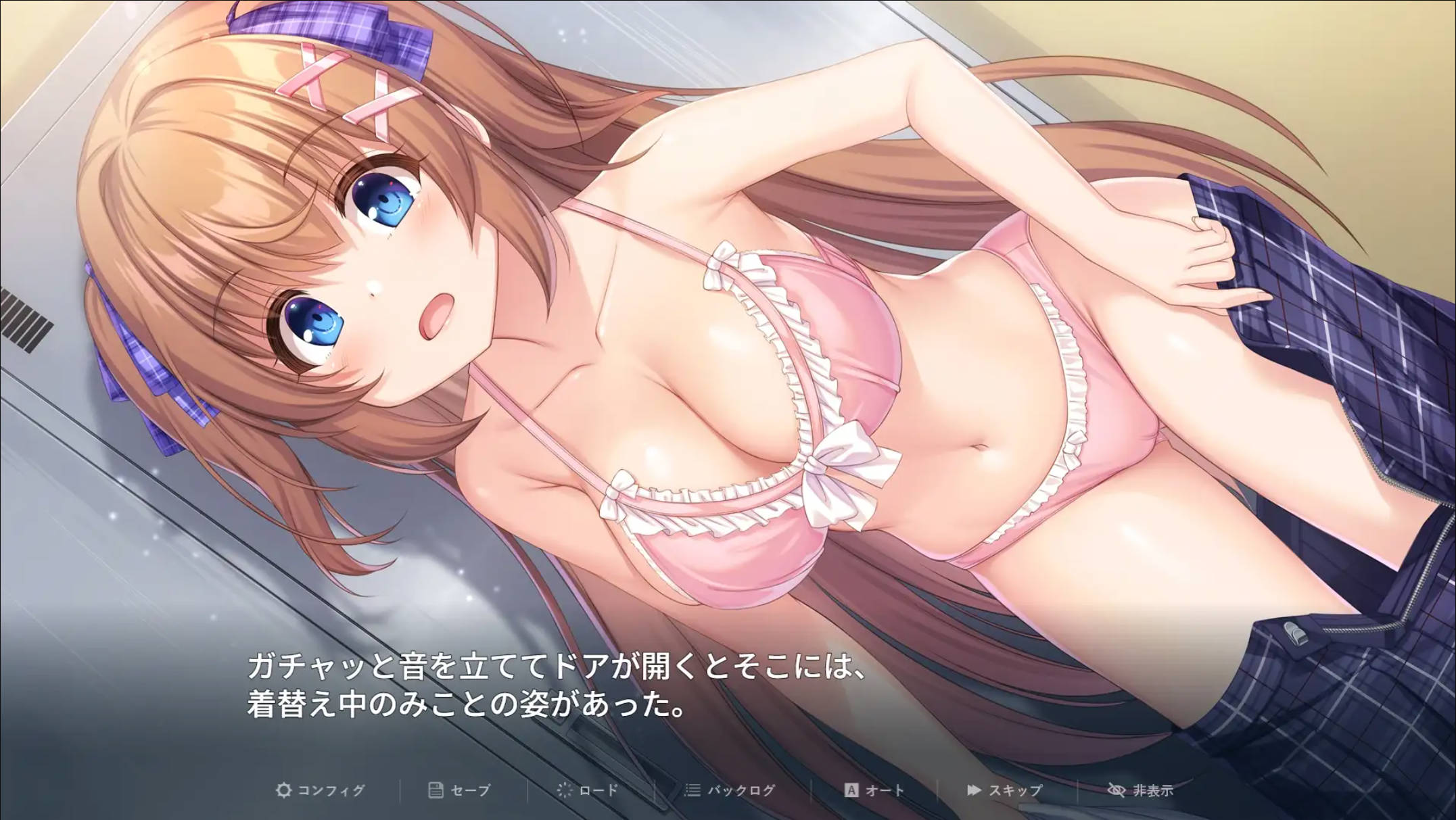Click the fast-forward skip icon

[974, 789]
